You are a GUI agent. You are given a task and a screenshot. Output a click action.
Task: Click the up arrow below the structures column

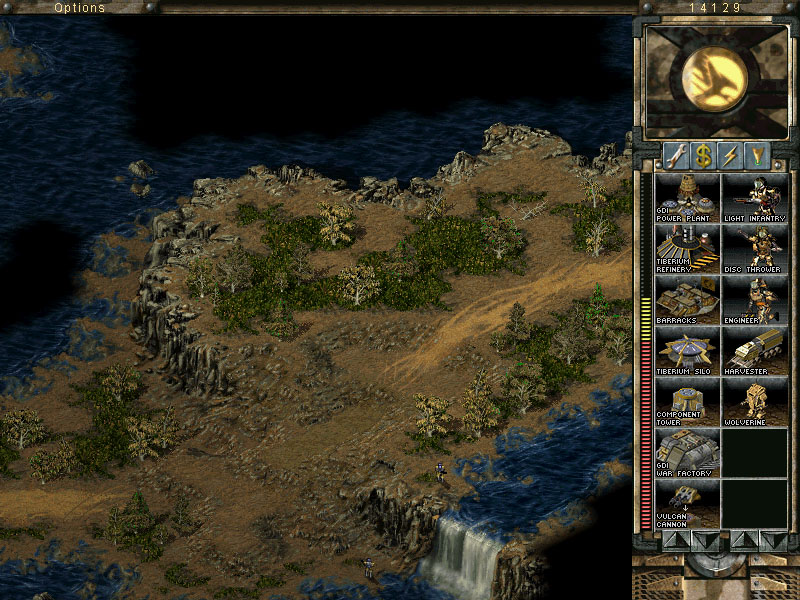coord(675,540)
